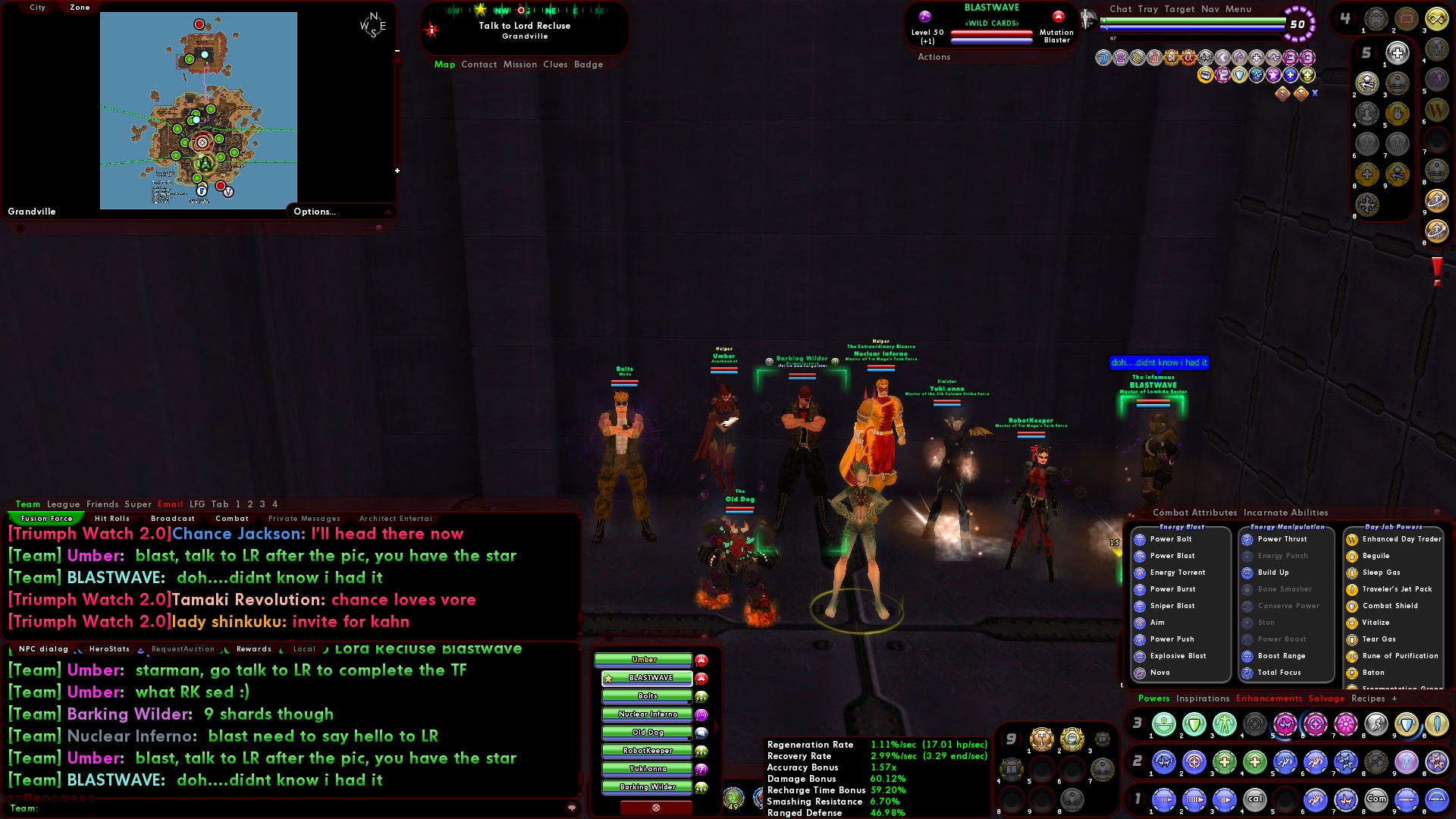Expand the team window with the red arrow
Image resolution: width=1456 pixels, height=819 pixels.
[x=716, y=726]
